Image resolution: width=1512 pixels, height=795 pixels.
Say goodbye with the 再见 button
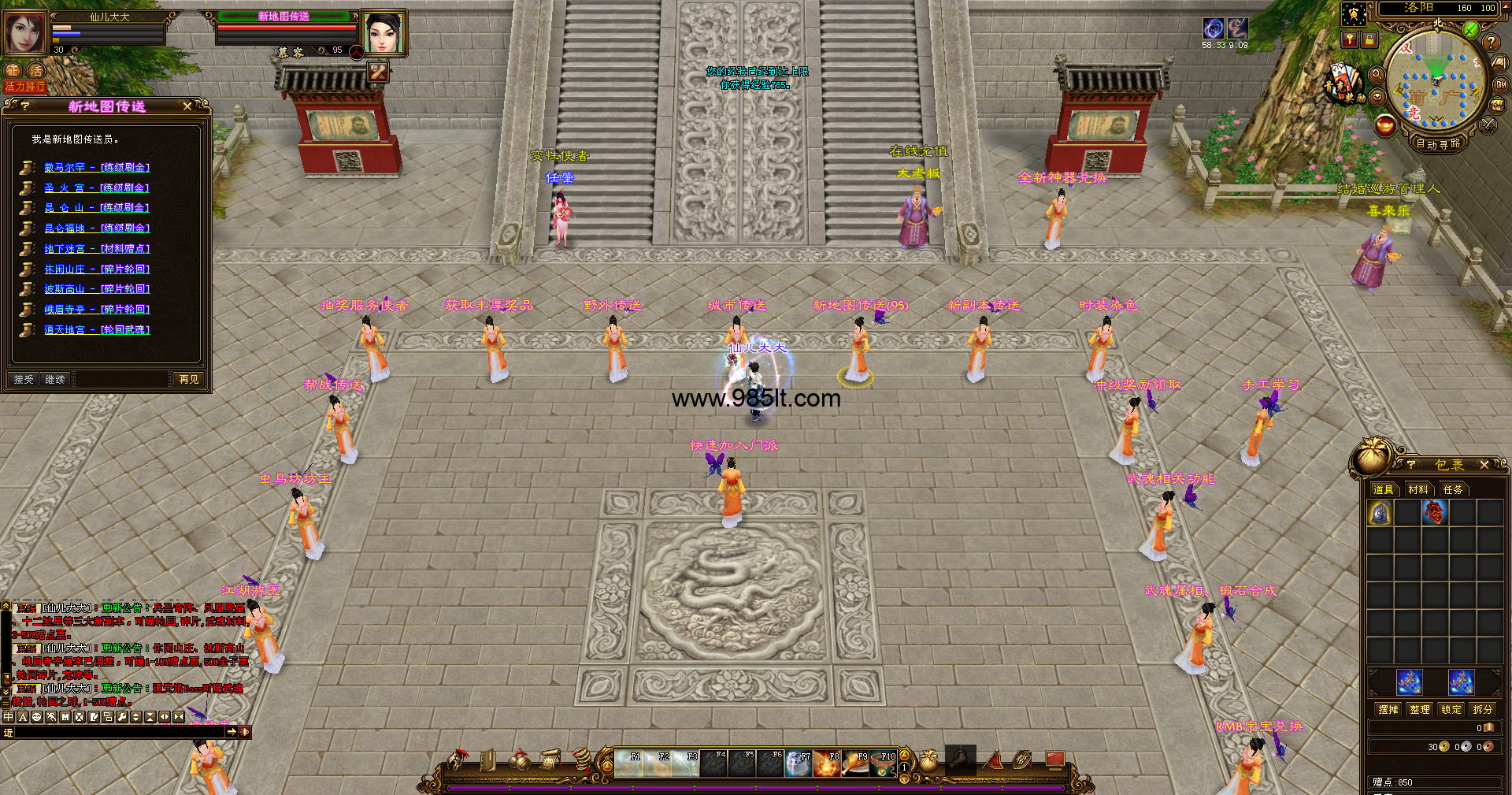[x=189, y=380]
